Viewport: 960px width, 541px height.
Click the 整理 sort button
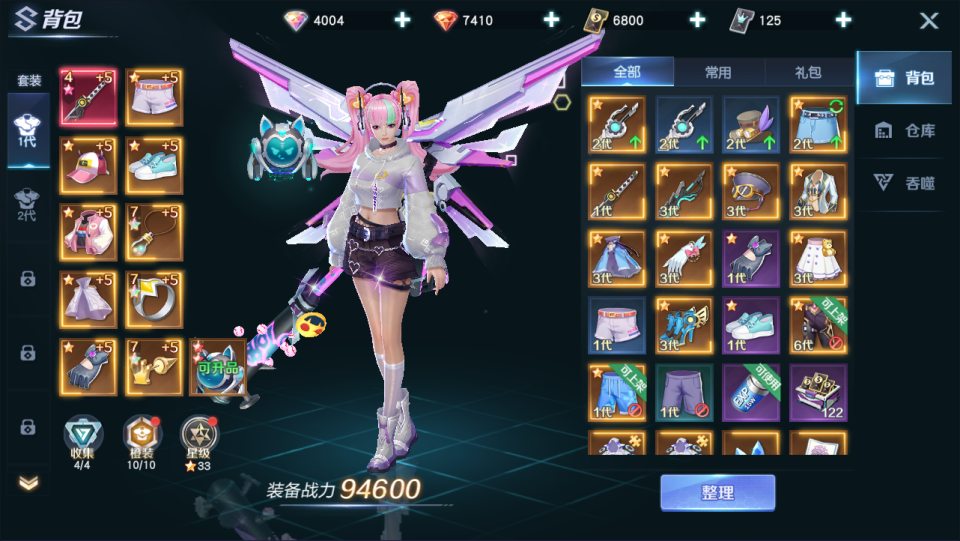pos(717,493)
